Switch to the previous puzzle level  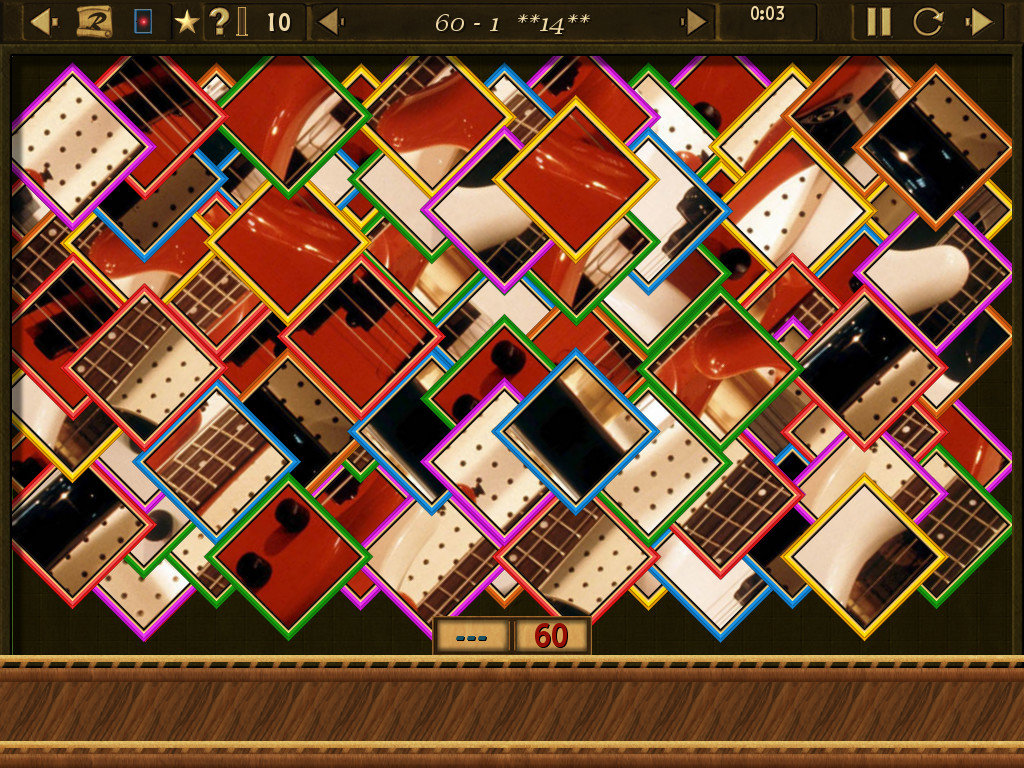point(328,21)
